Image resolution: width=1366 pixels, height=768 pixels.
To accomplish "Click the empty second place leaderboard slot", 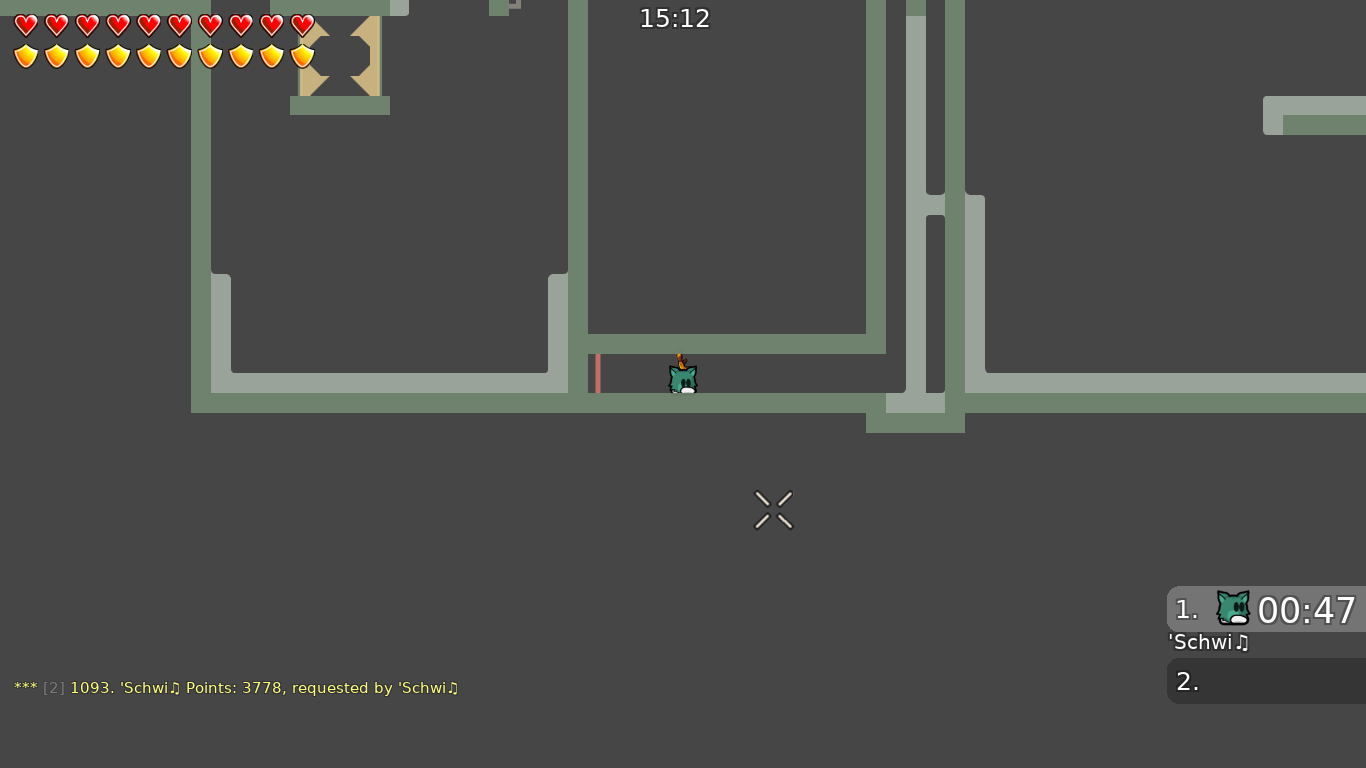I will pos(1265,681).
